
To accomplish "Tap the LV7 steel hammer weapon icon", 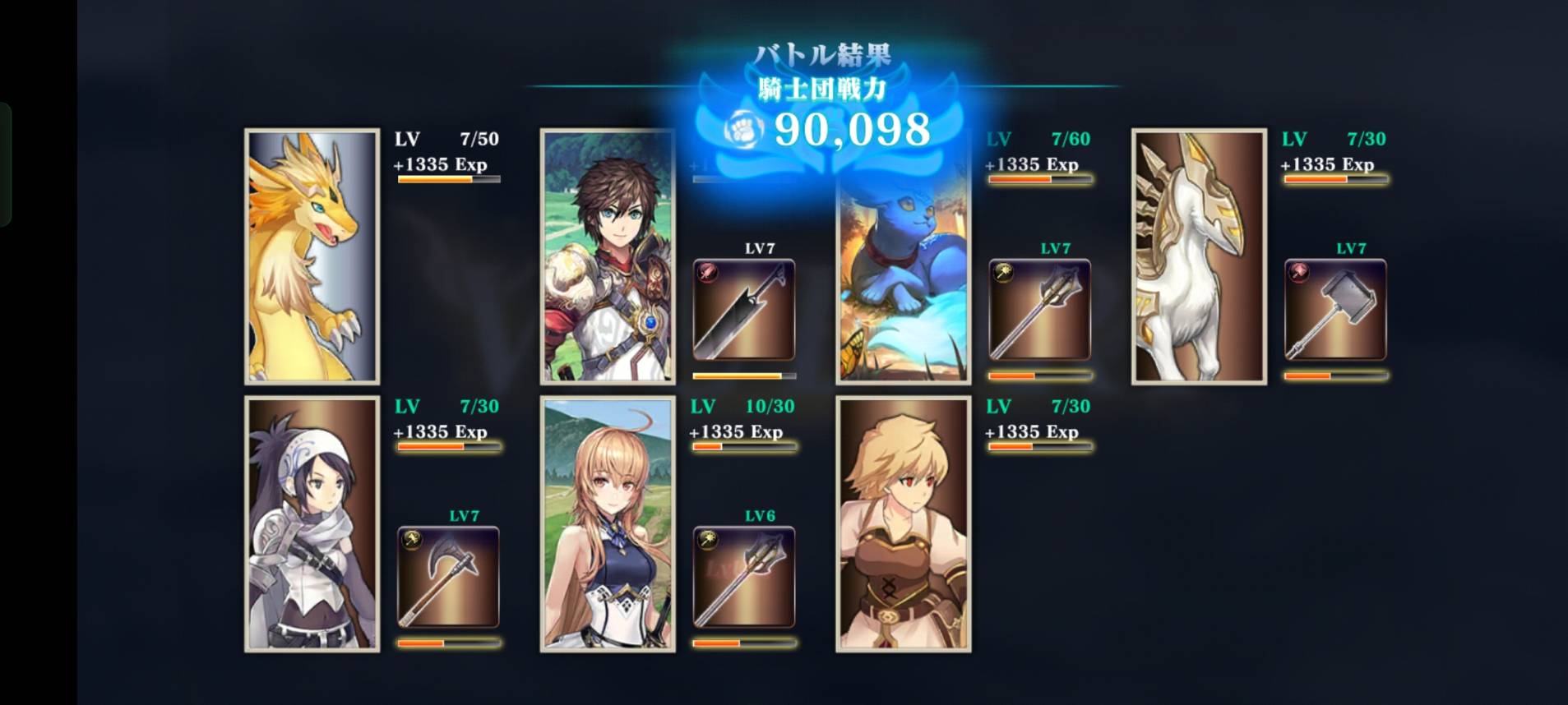I will (1335, 310).
